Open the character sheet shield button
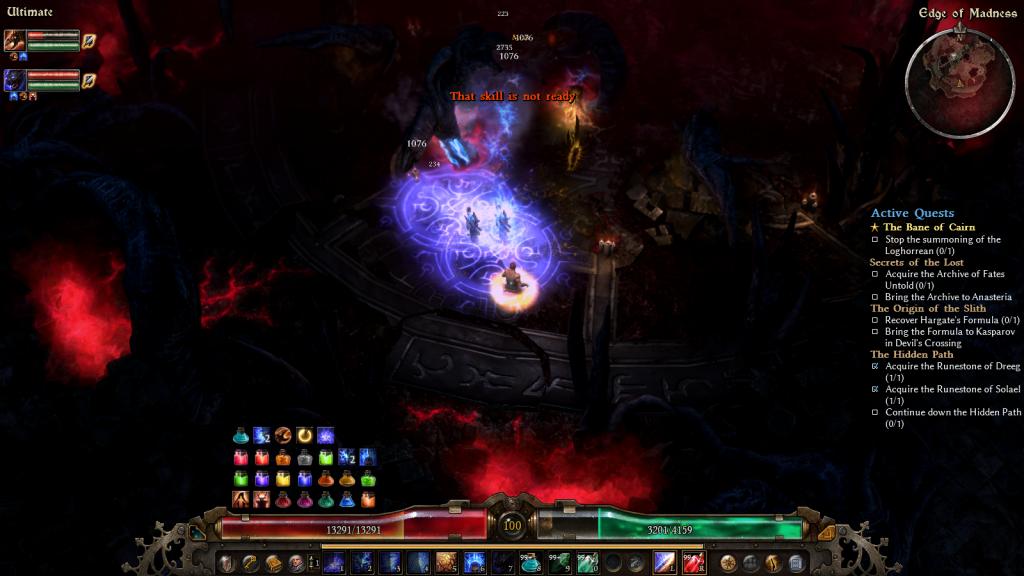This screenshot has height=576, width=1024. (x=227, y=563)
